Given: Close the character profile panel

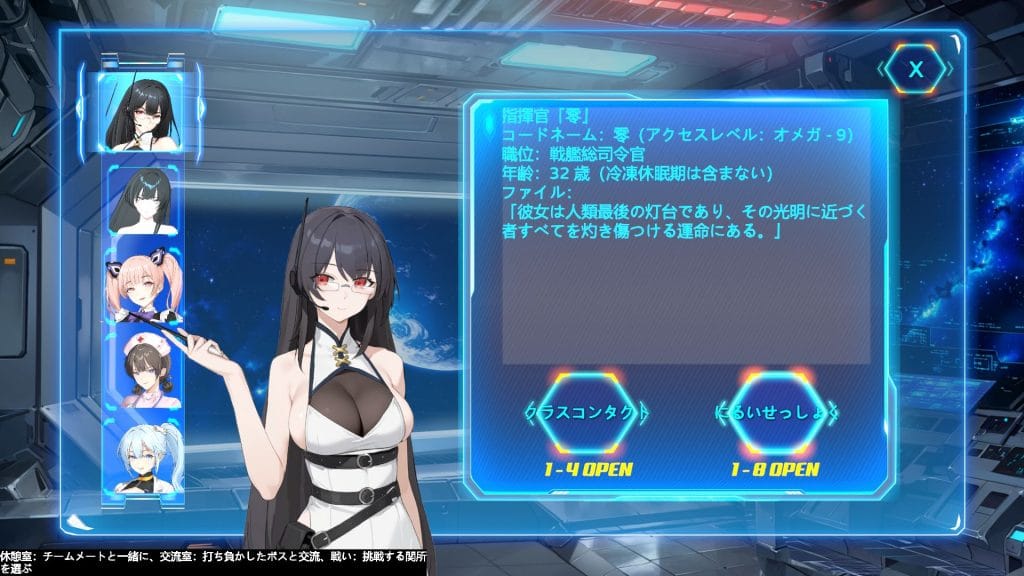Looking at the screenshot, I should tap(915, 69).
